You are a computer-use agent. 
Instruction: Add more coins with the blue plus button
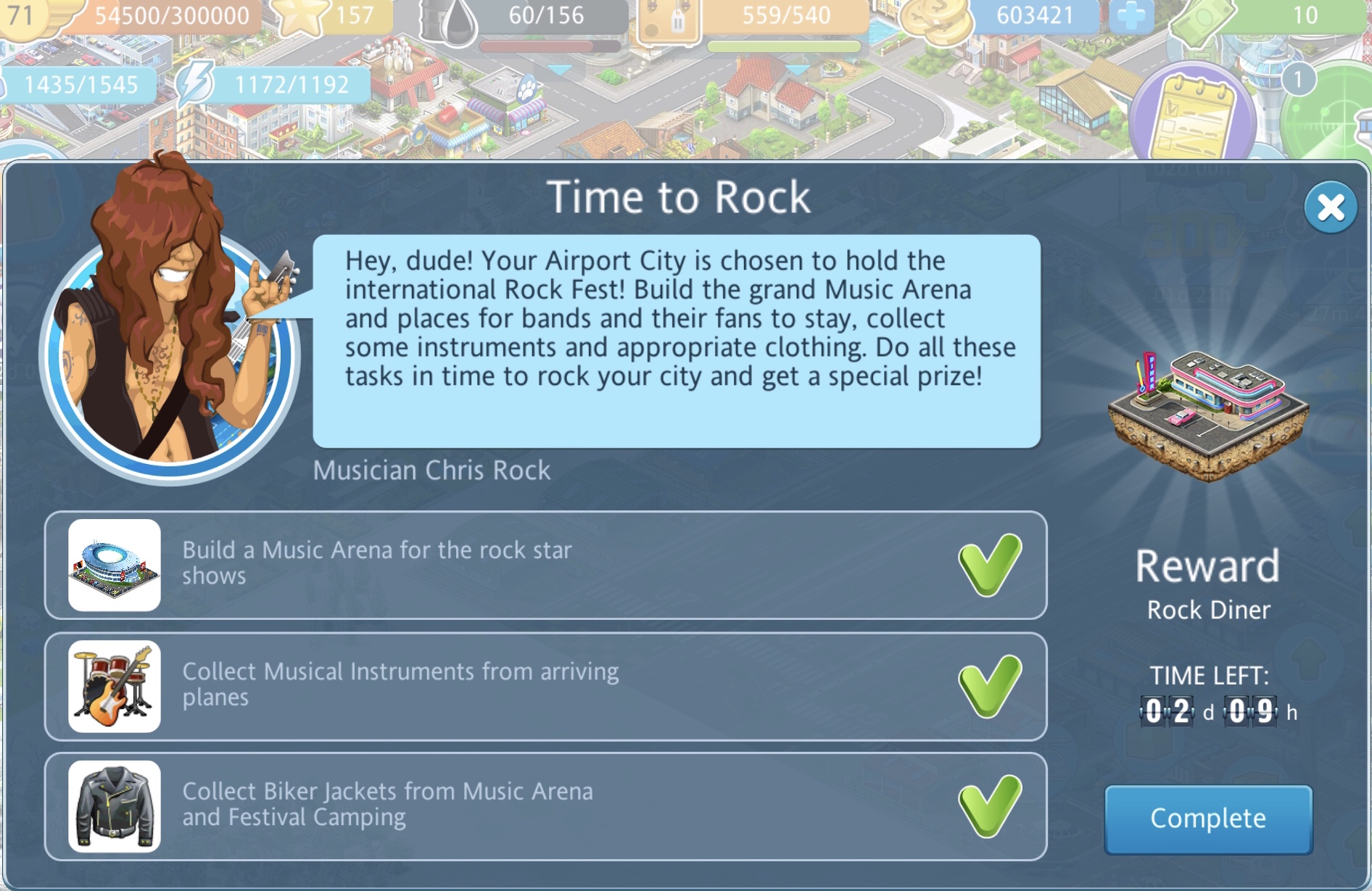point(1131,16)
